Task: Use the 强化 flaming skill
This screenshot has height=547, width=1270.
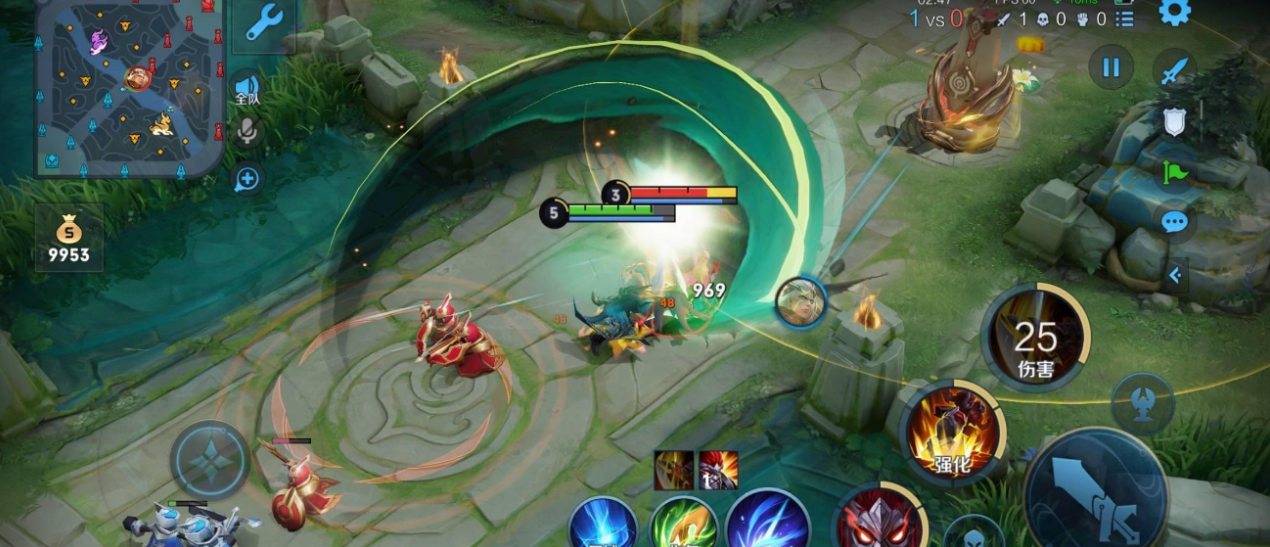Action: pos(953,432)
